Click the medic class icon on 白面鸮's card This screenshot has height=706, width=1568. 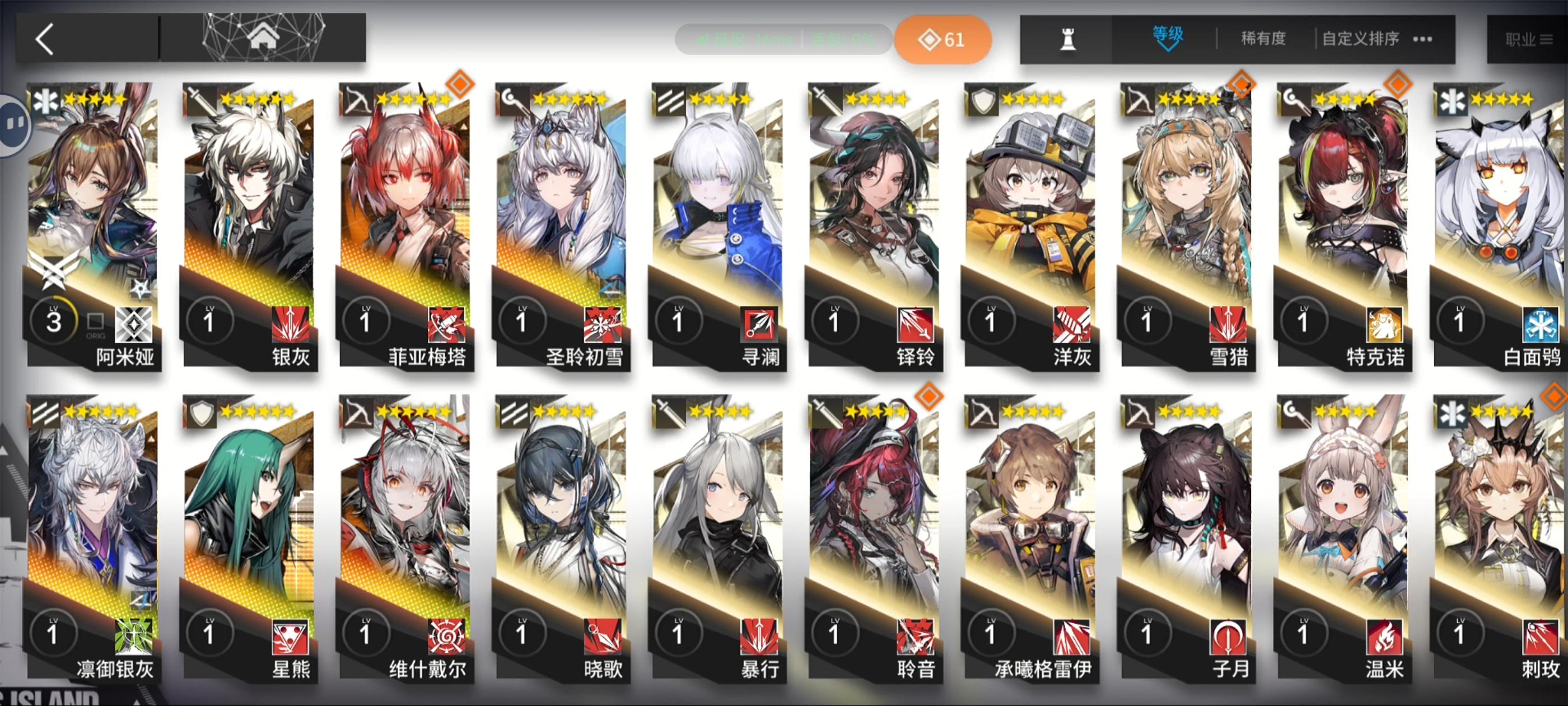click(1452, 101)
